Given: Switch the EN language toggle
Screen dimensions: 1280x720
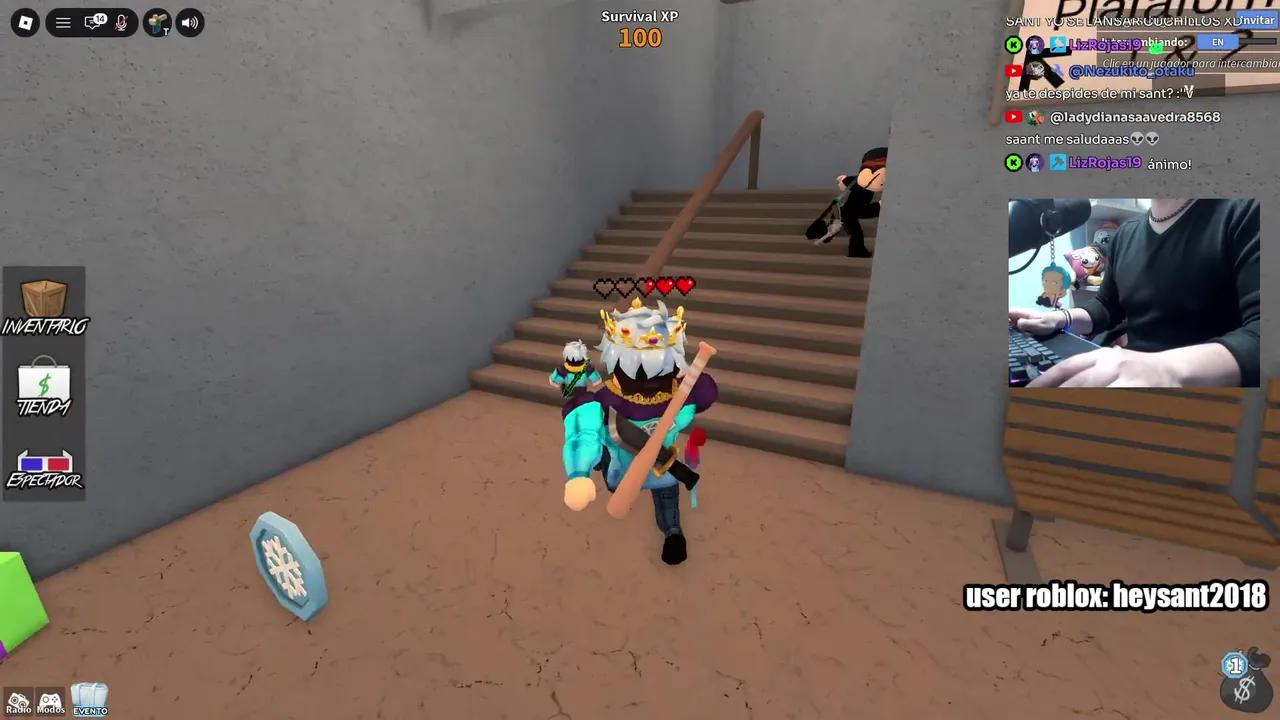Looking at the screenshot, I should click(x=1217, y=42).
